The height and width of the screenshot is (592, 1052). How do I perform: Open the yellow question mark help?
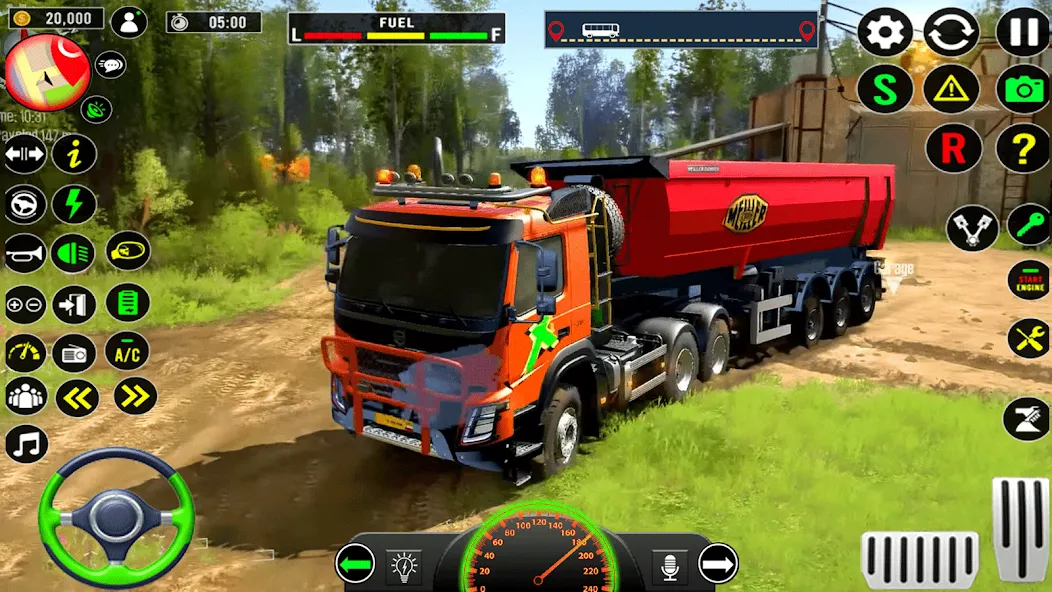click(x=1023, y=150)
